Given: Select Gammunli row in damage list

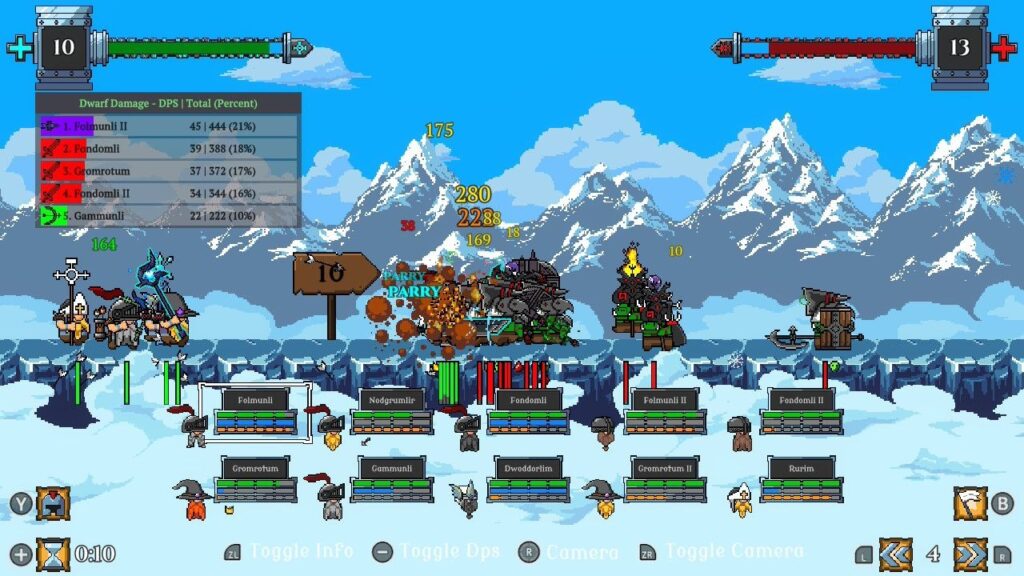Looking at the screenshot, I should click(x=168, y=215).
